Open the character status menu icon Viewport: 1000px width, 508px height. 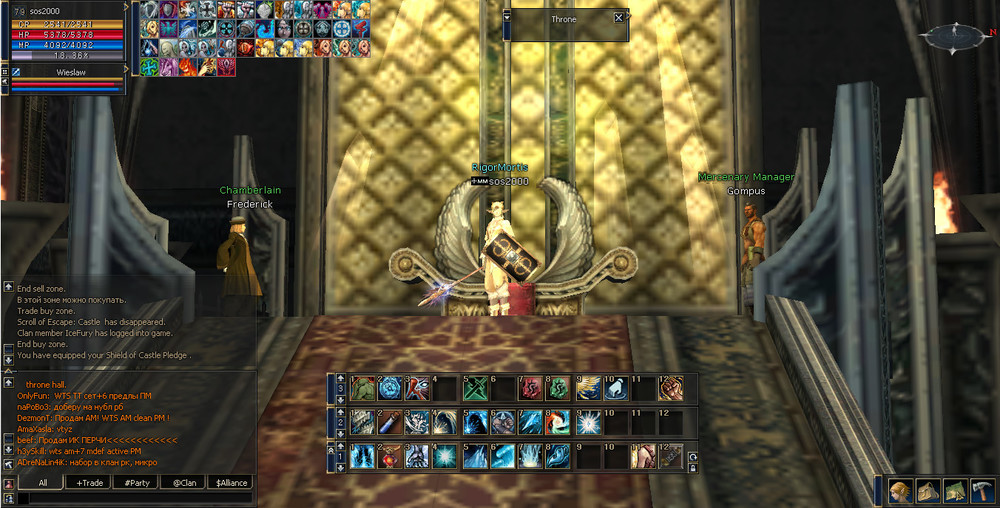[x=901, y=490]
